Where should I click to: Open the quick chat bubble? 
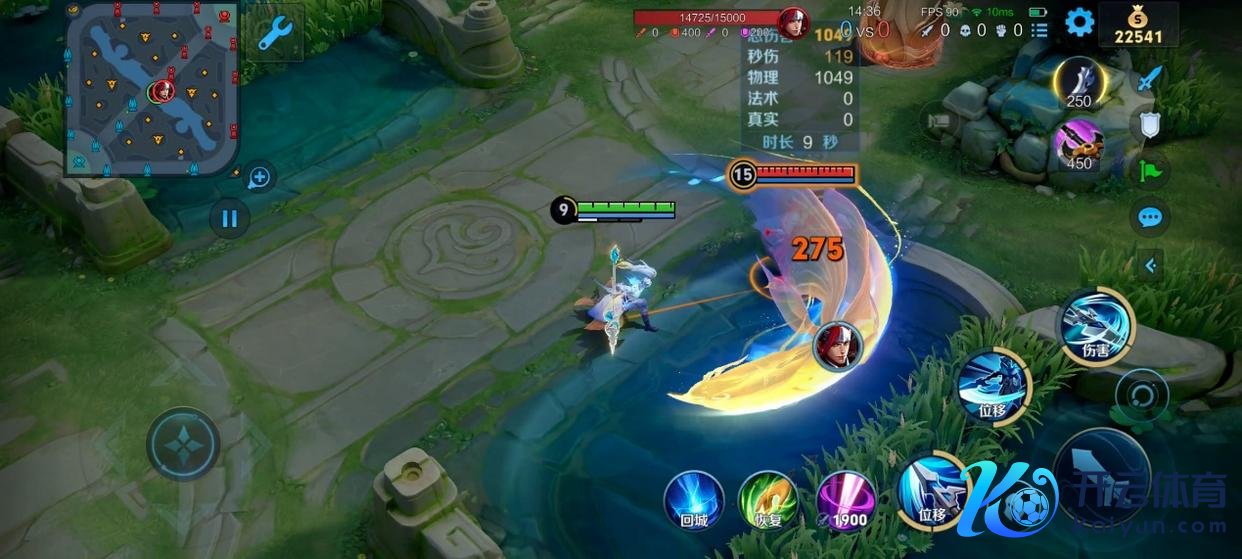pyautogui.click(x=1151, y=217)
